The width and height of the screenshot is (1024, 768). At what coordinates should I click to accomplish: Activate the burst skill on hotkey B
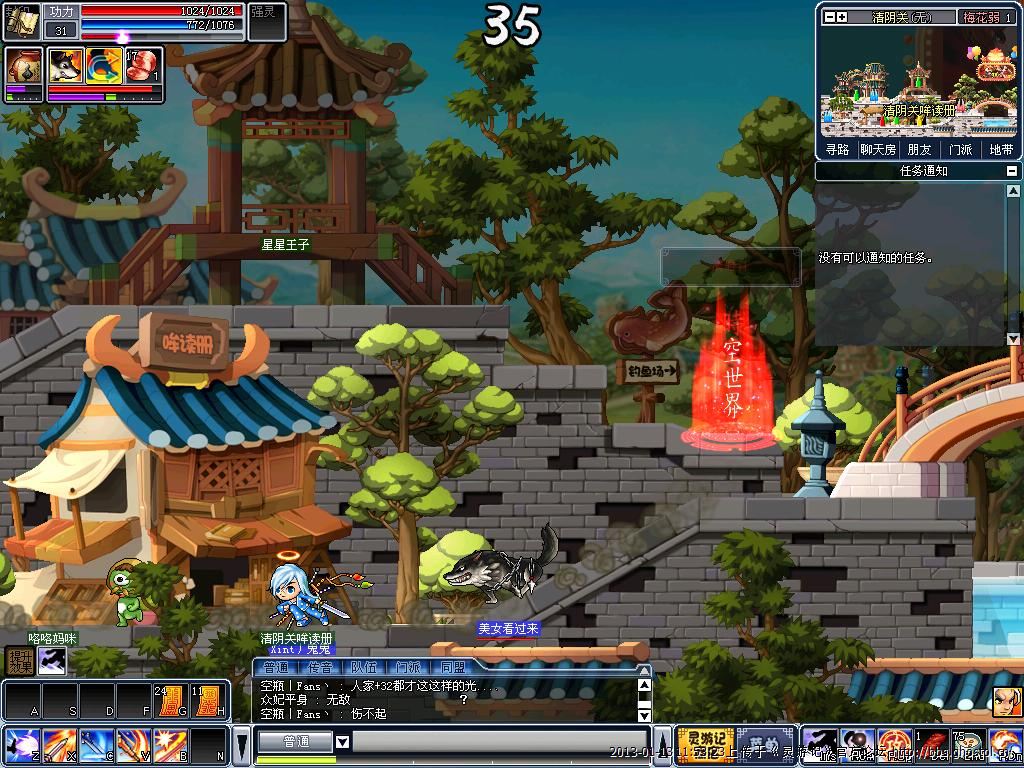pyautogui.click(x=169, y=745)
